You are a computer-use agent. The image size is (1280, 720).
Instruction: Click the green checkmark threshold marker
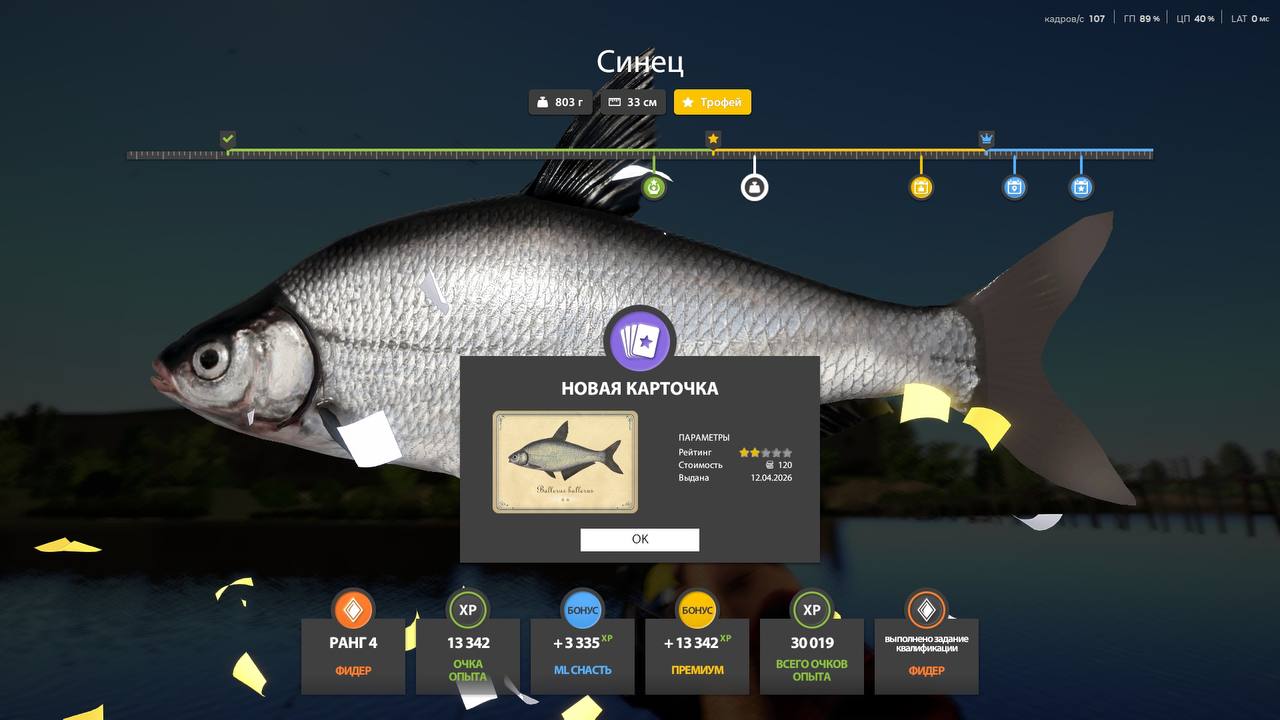tap(228, 139)
